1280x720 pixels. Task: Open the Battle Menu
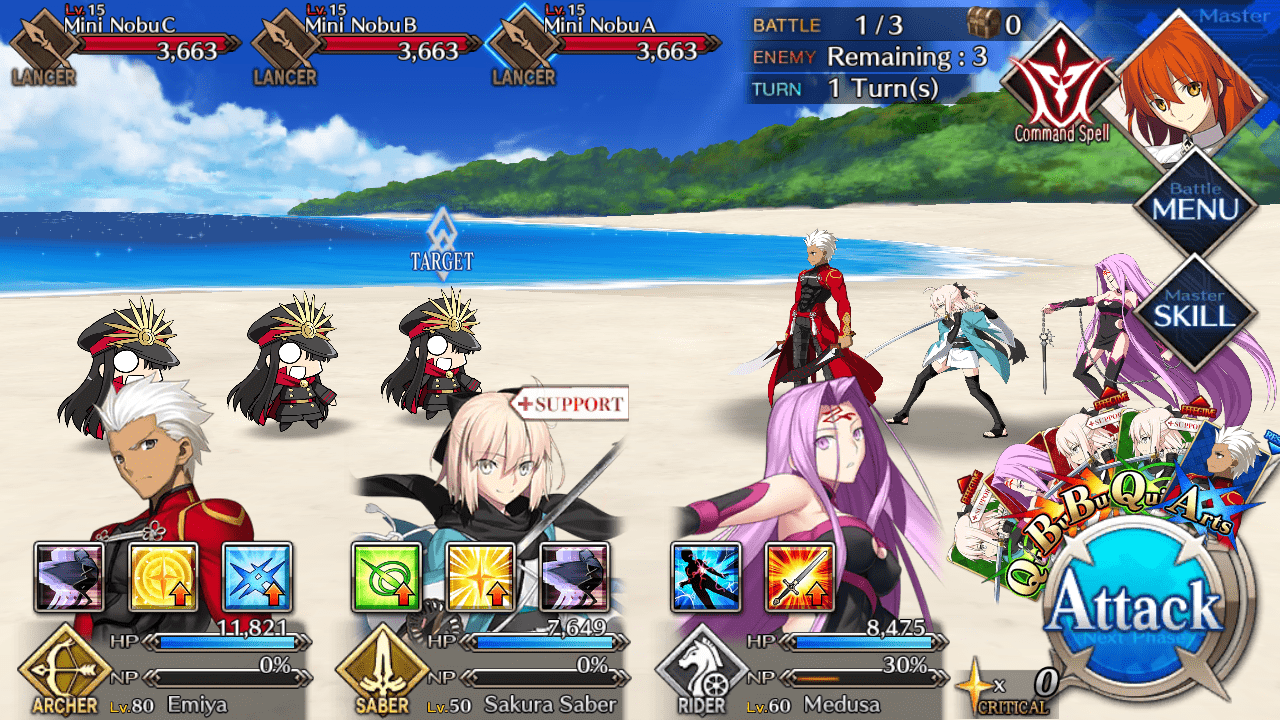click(x=1195, y=204)
